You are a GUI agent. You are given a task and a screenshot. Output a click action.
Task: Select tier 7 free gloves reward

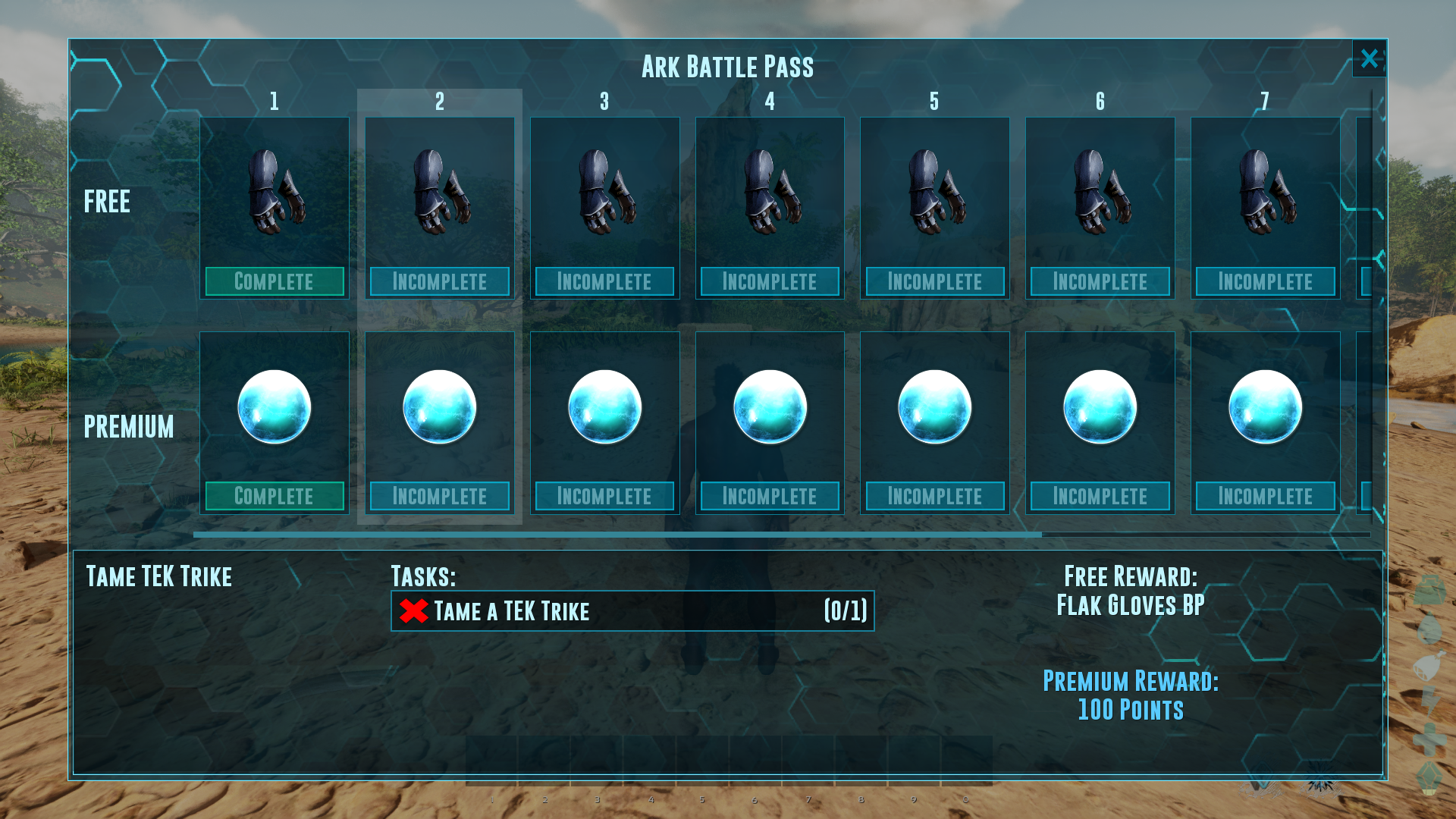pos(1265,192)
